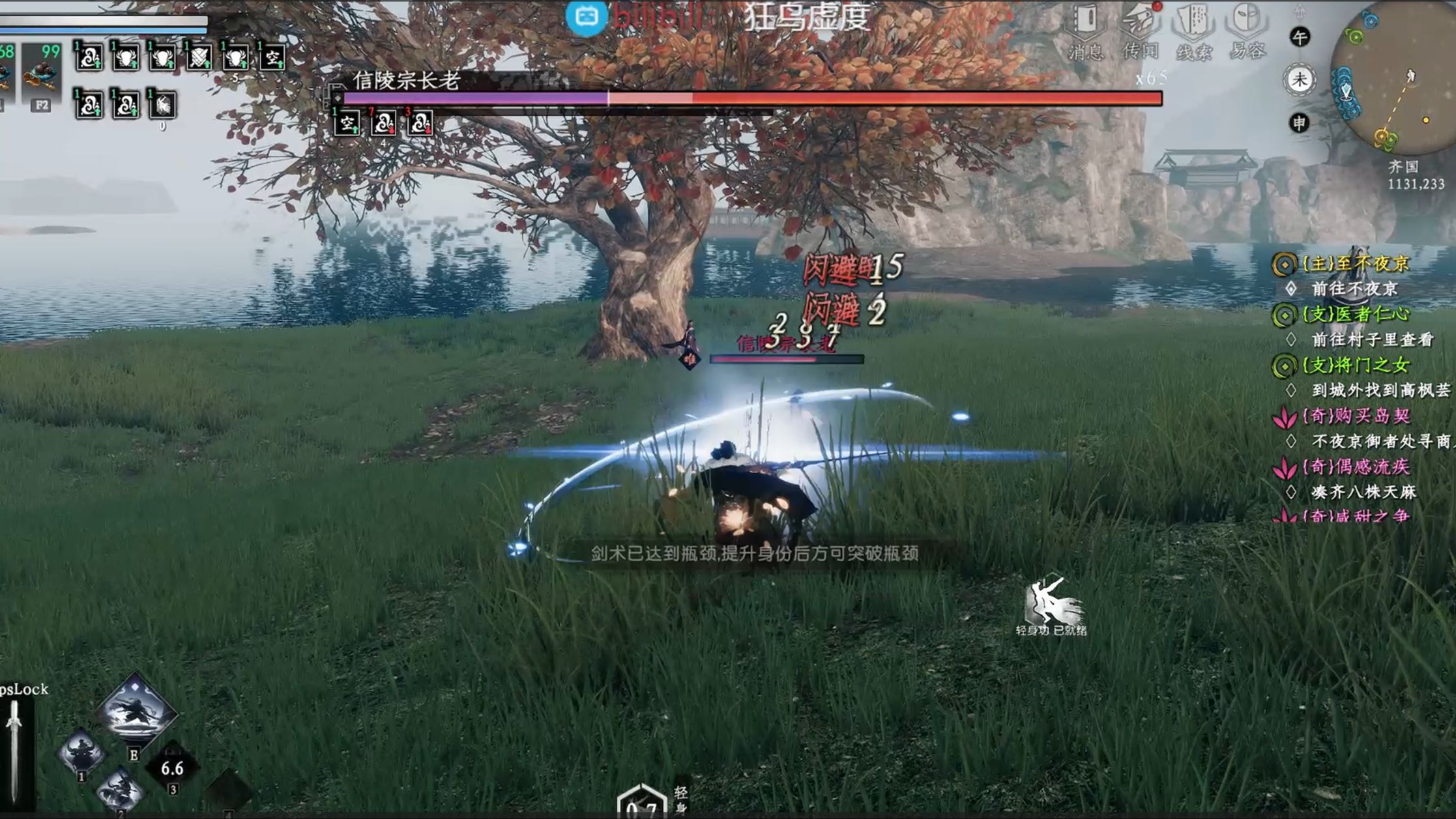1456x819 pixels.
Task: Select the 午 time-of-day marker
Action: point(1299,37)
